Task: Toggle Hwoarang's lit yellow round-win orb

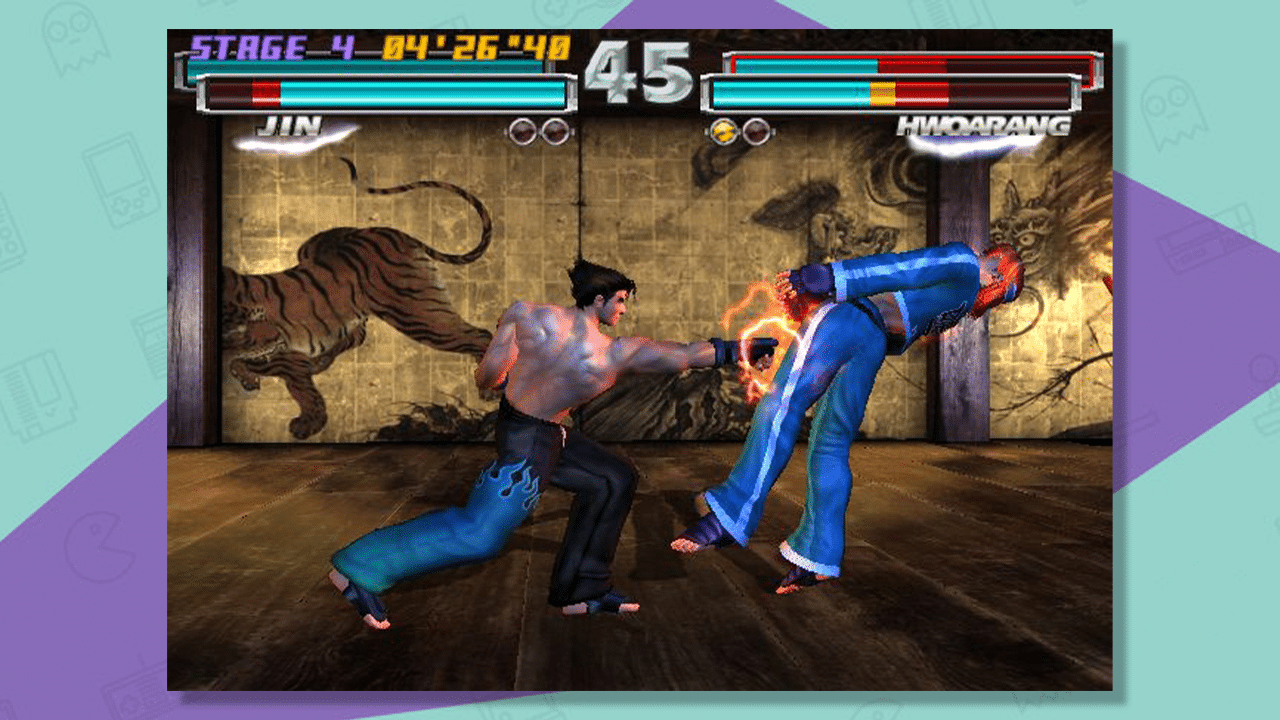Action: coord(723,131)
